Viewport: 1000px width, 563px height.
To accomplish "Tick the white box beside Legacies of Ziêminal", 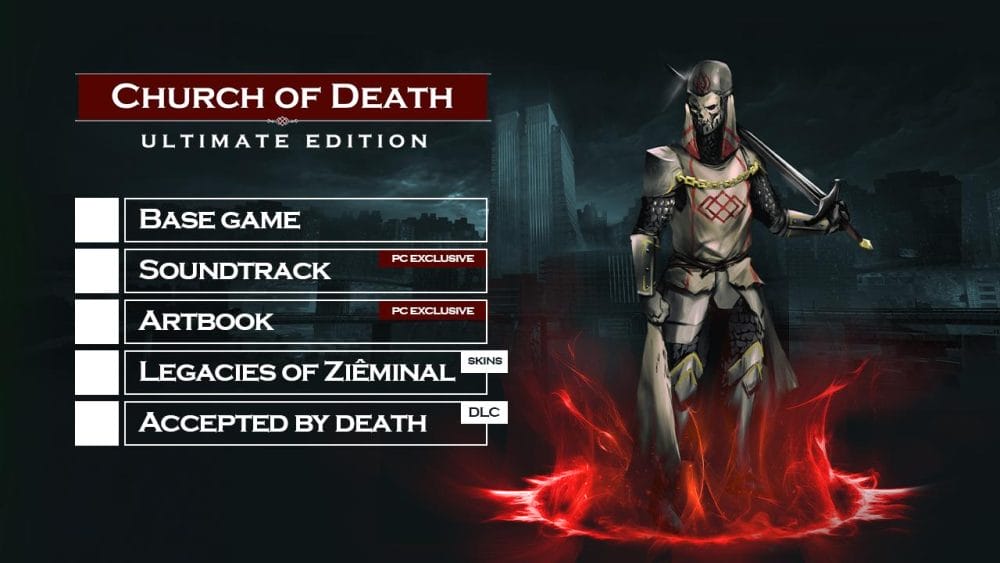I will click(x=97, y=373).
